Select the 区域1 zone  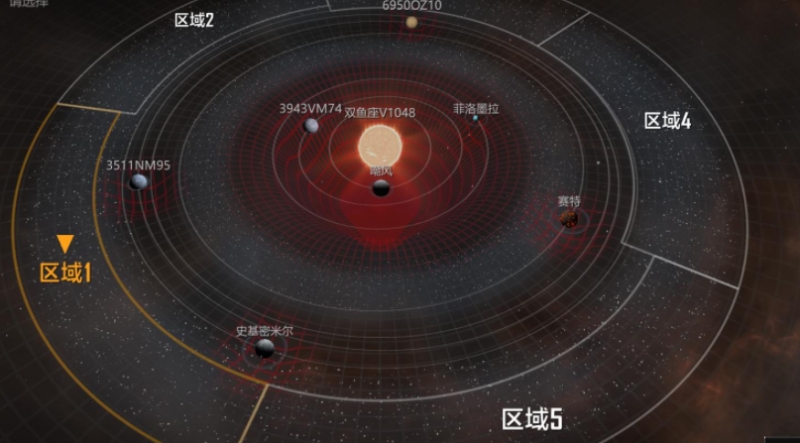(65, 272)
